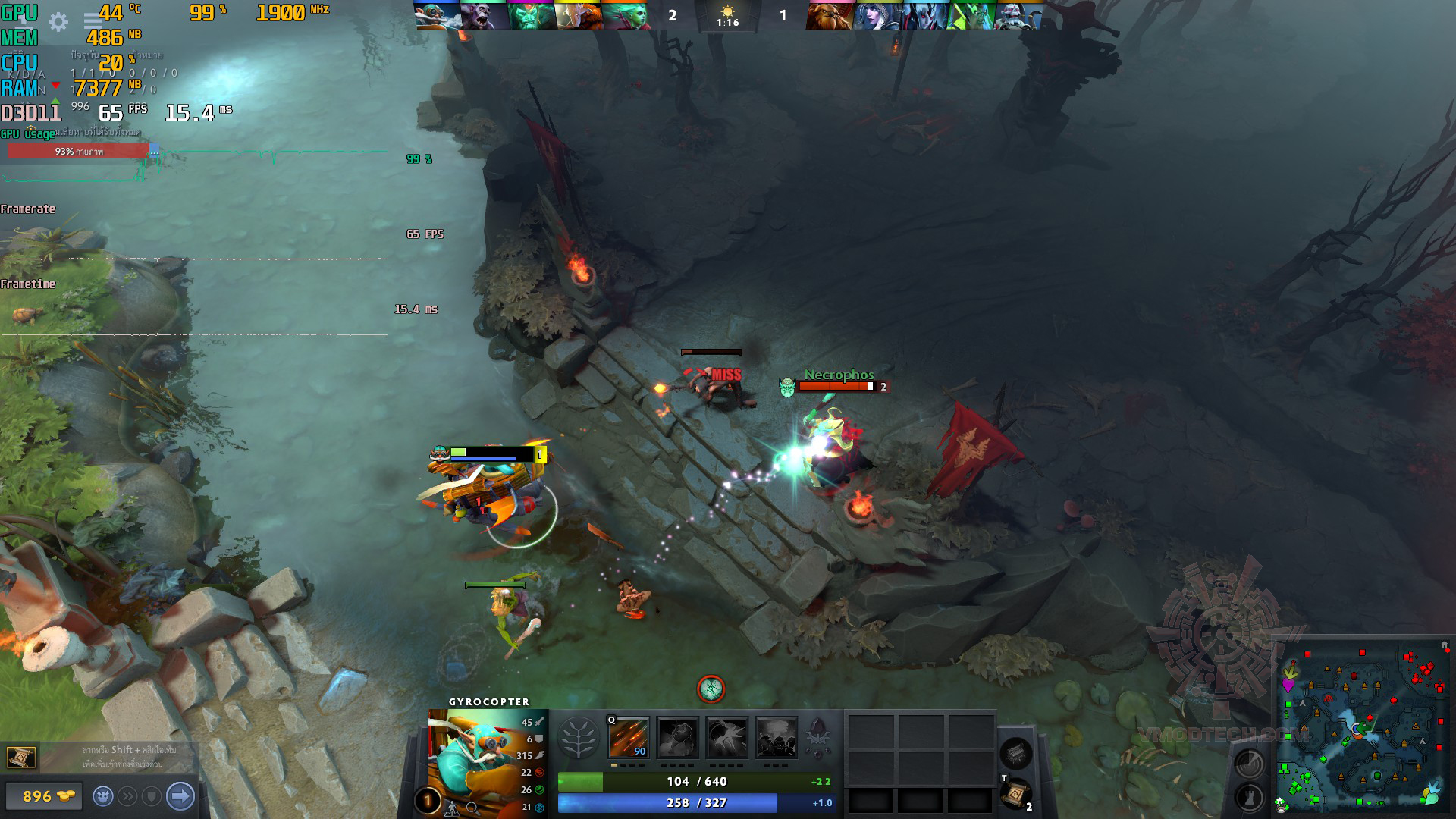Click the quick-buy Town Portal Scroll

pyautogui.click(x=21, y=757)
